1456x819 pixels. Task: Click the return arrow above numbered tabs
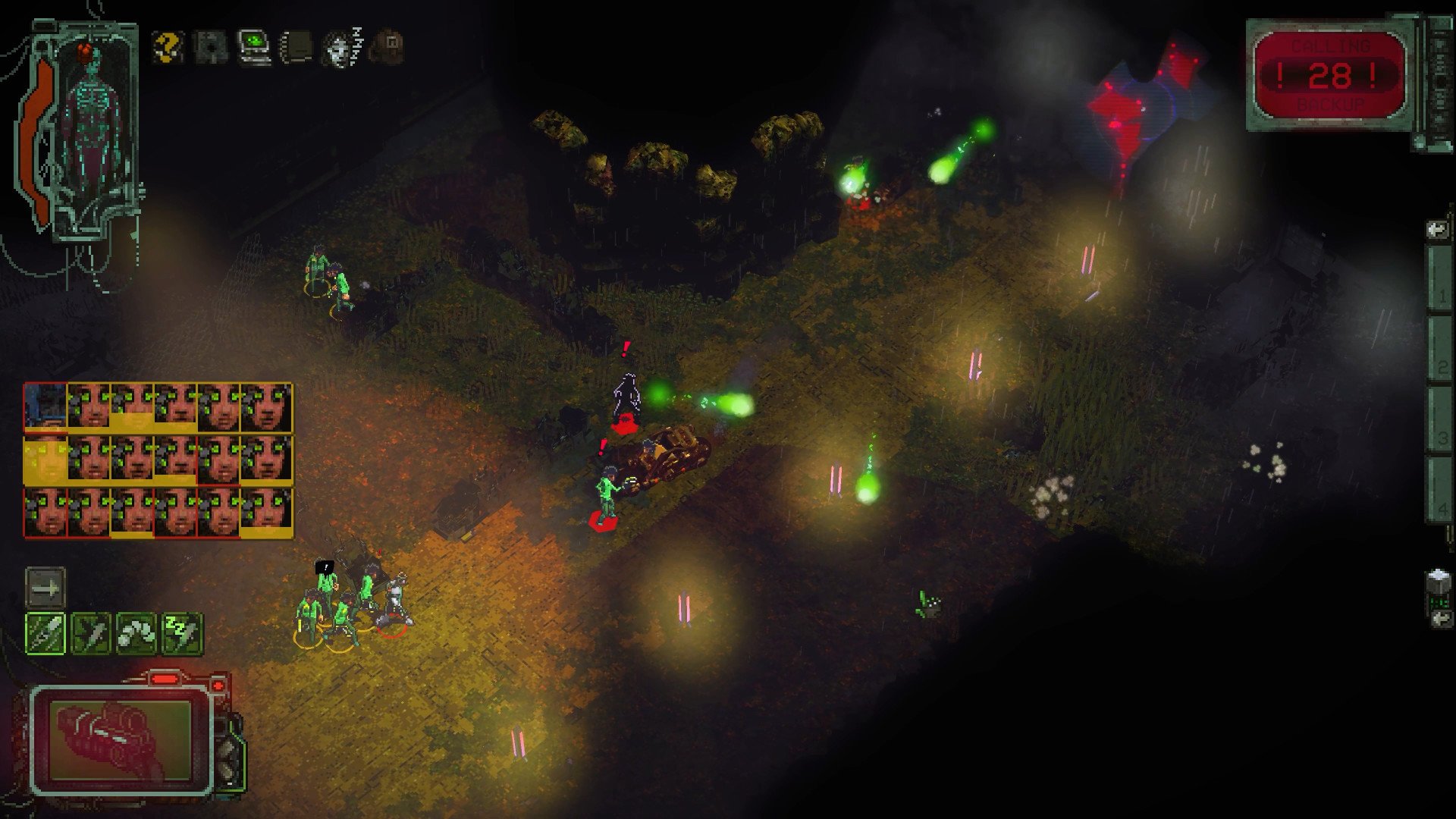1436,230
